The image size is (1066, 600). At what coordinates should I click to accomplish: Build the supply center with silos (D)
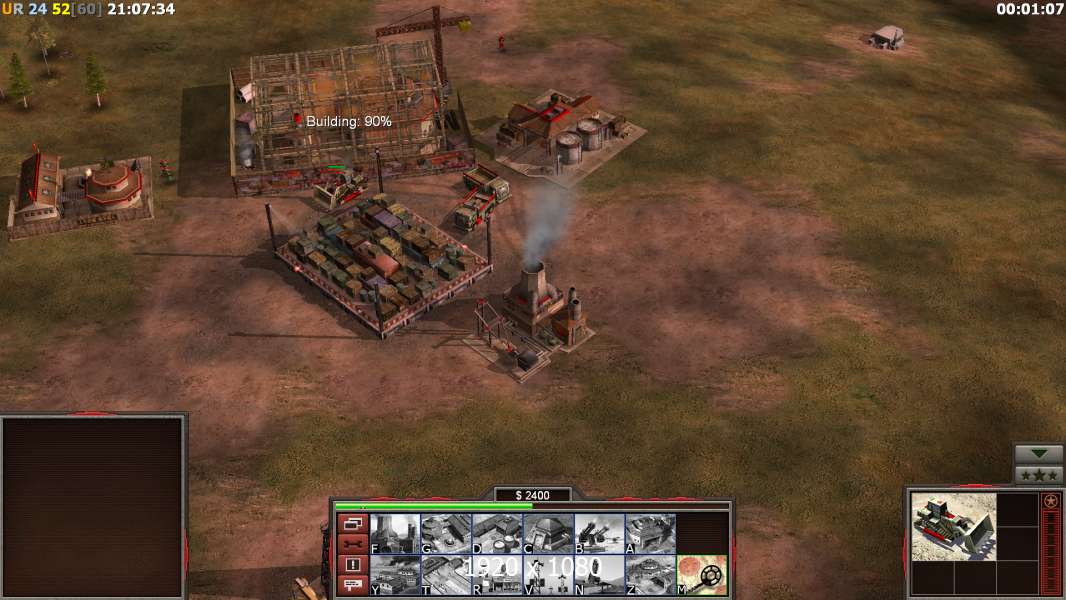coord(497,534)
